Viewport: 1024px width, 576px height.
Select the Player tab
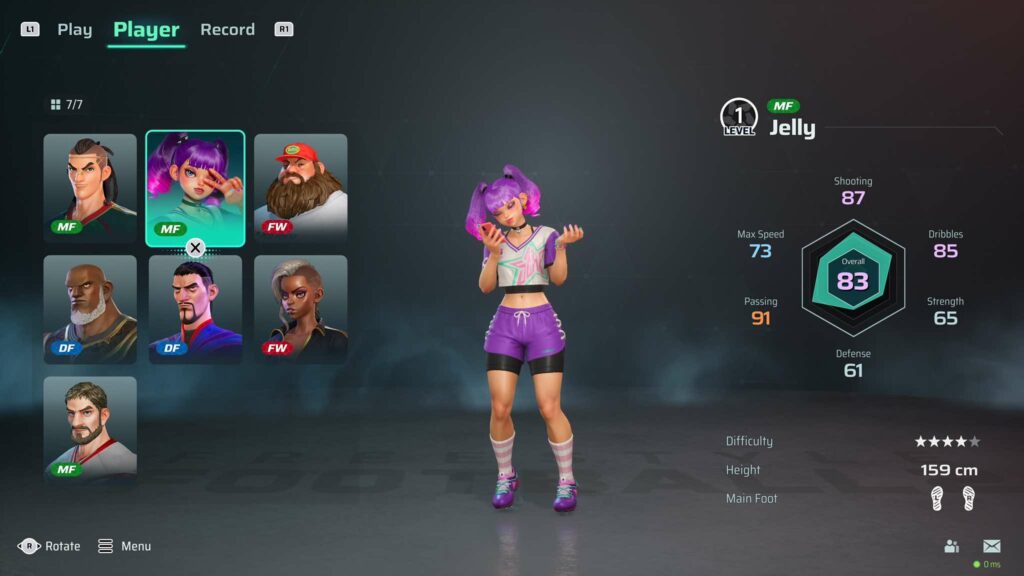click(x=146, y=30)
